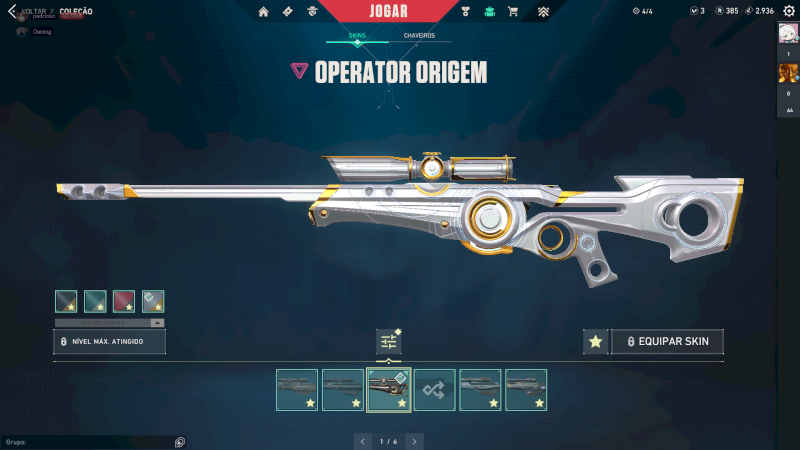Switch to the Chaveiros tab
This screenshot has width=800, height=450.
[419, 35]
